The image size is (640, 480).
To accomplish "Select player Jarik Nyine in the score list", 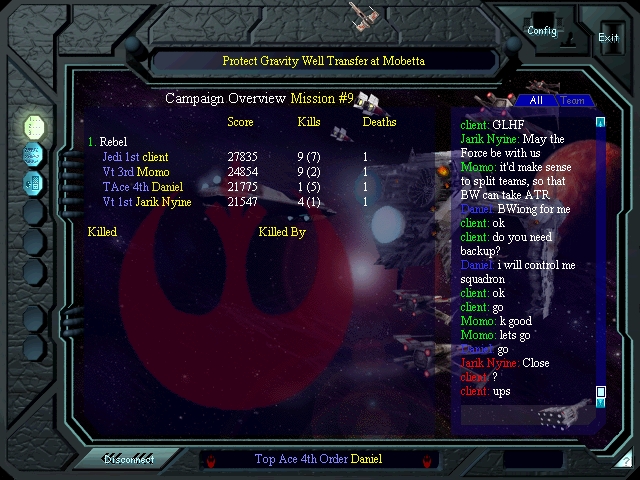I will click(x=163, y=202).
